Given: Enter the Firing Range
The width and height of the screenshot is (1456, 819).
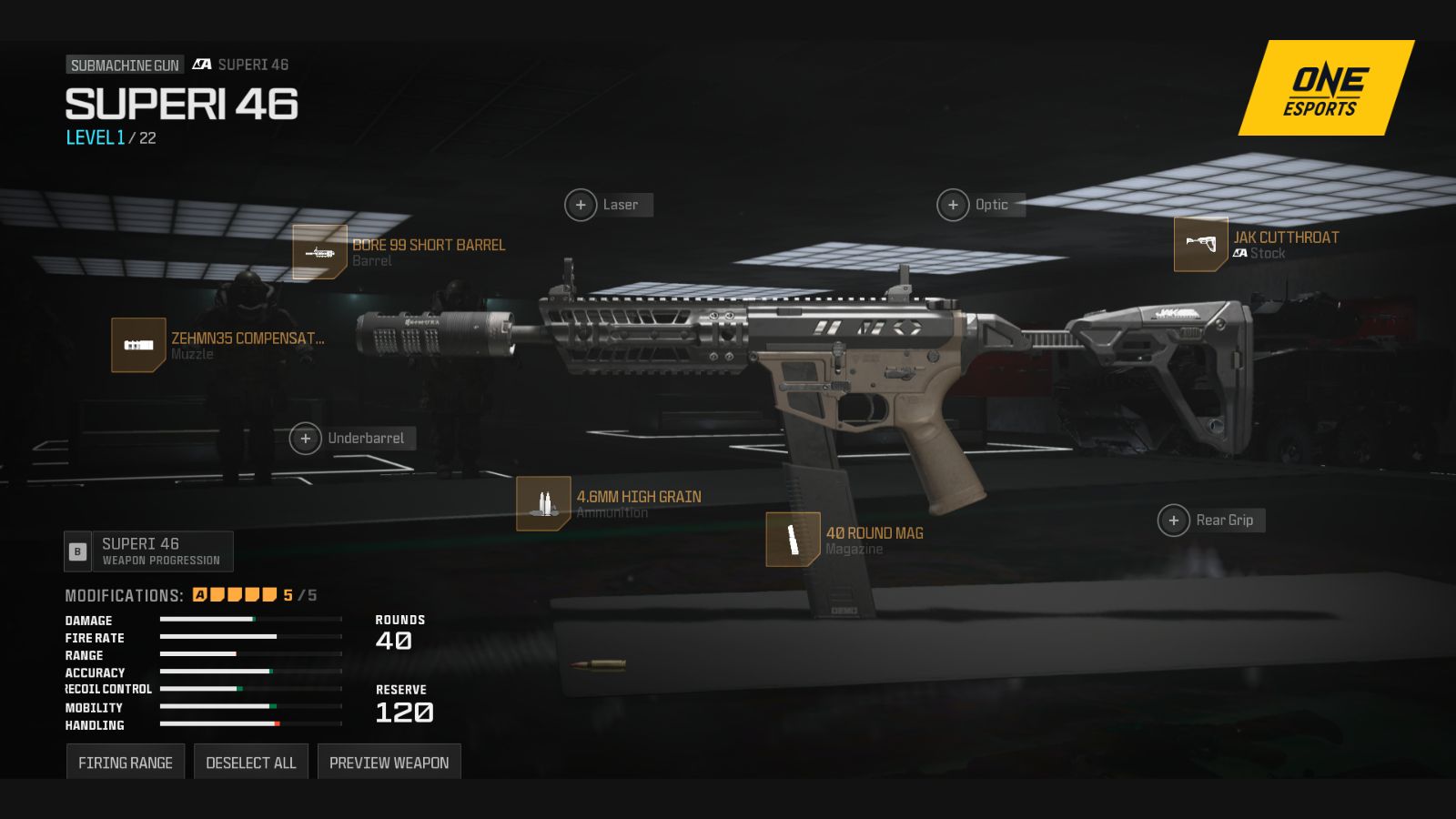Looking at the screenshot, I should pyautogui.click(x=126, y=762).
